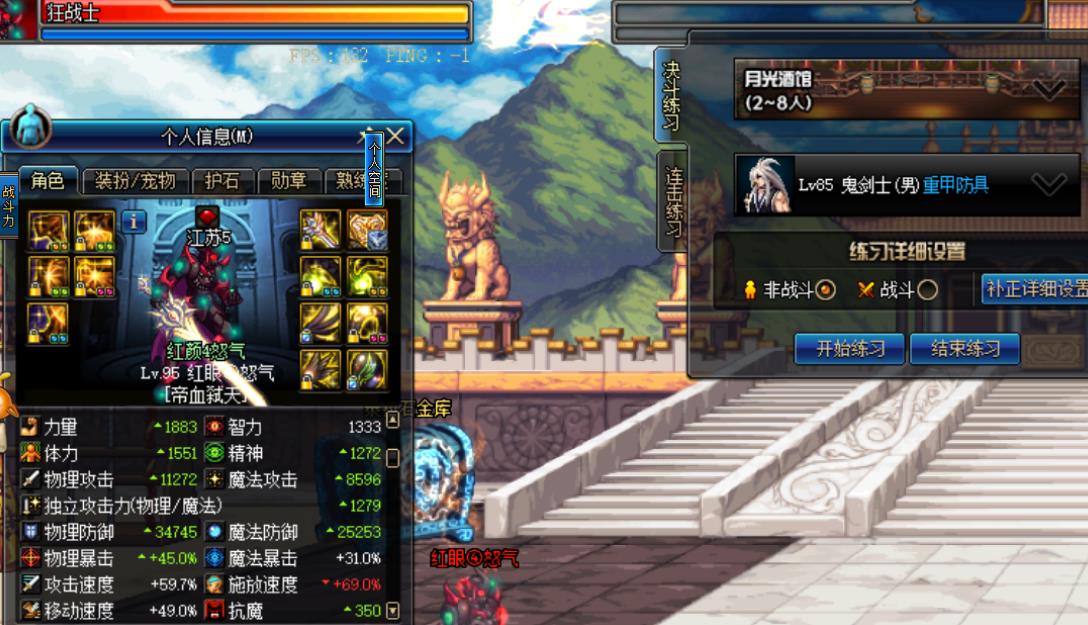Image resolution: width=1088 pixels, height=625 pixels.
Task: Select the equipped weapon slot with staff icon
Action: pos(320,229)
